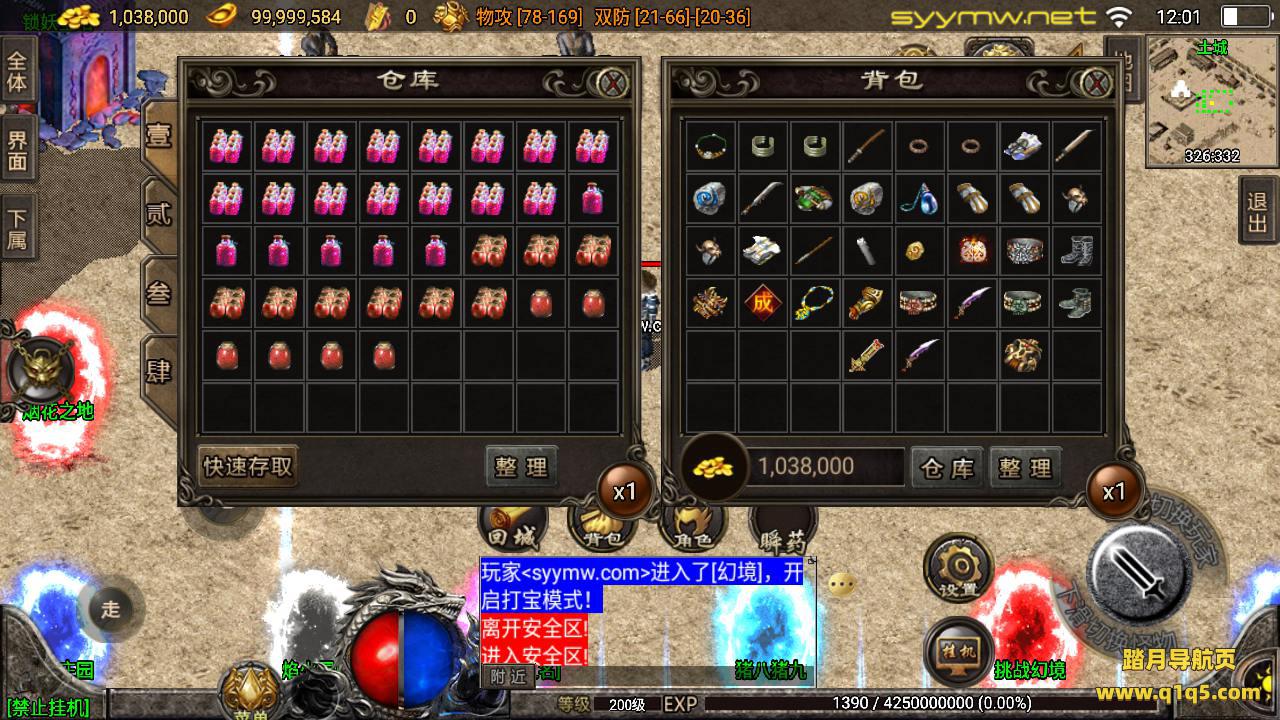This screenshot has width=1280, height=720.
Task: Tap the sword attack button
Action: (1137, 571)
